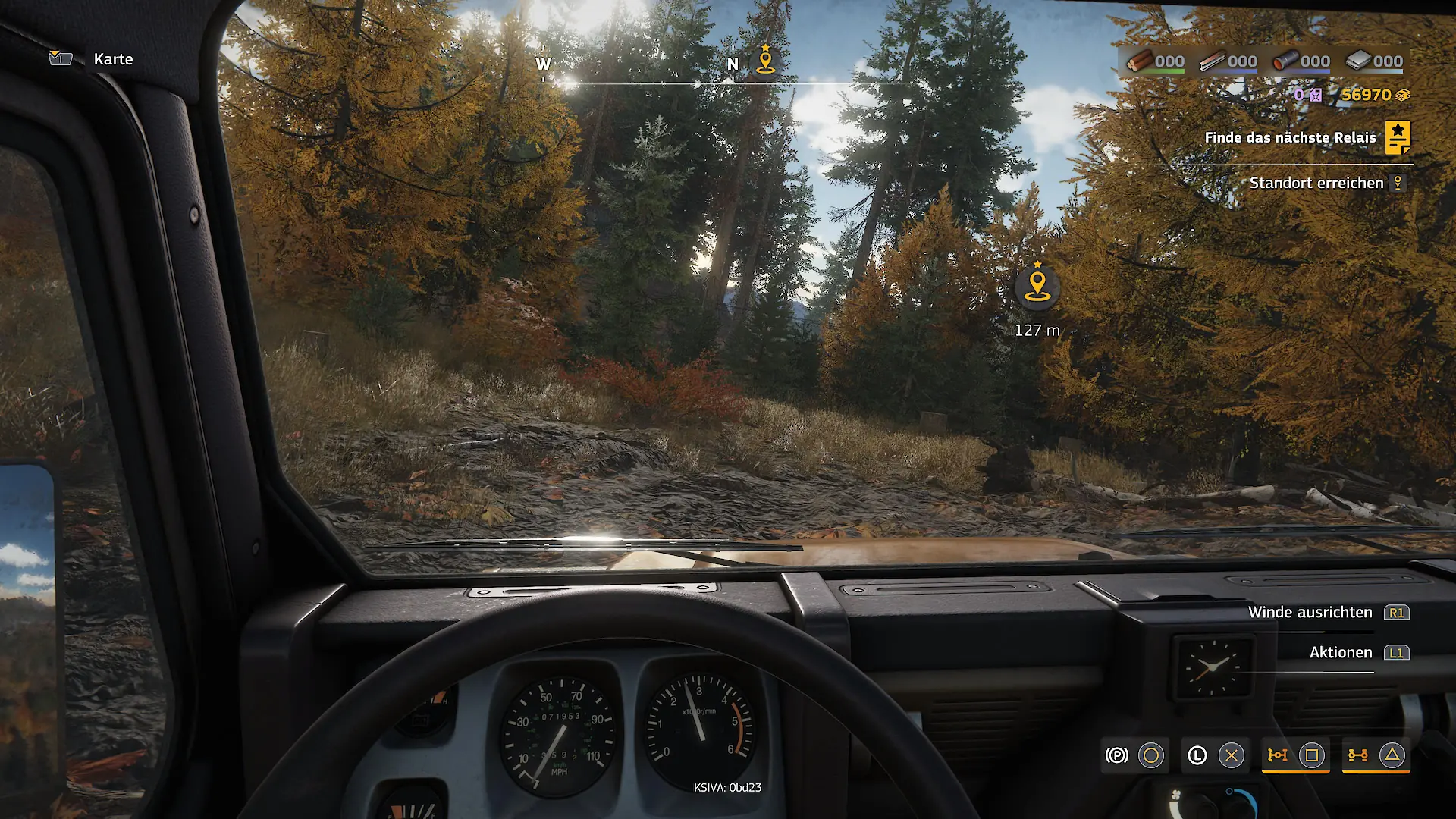Toggle the all-wheel drive axle icon
Viewport: 1456px width, 819px height.
(1278, 755)
